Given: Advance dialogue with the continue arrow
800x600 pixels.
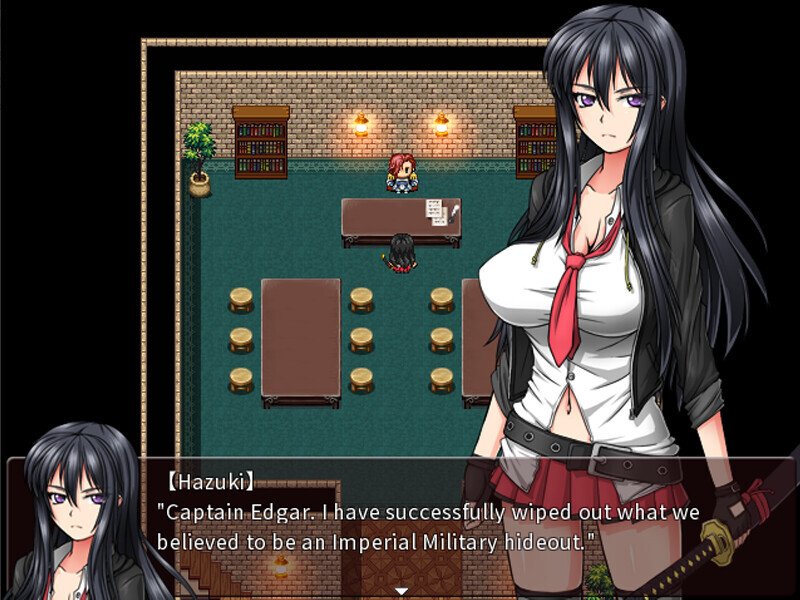Looking at the screenshot, I should pyautogui.click(x=401, y=590).
